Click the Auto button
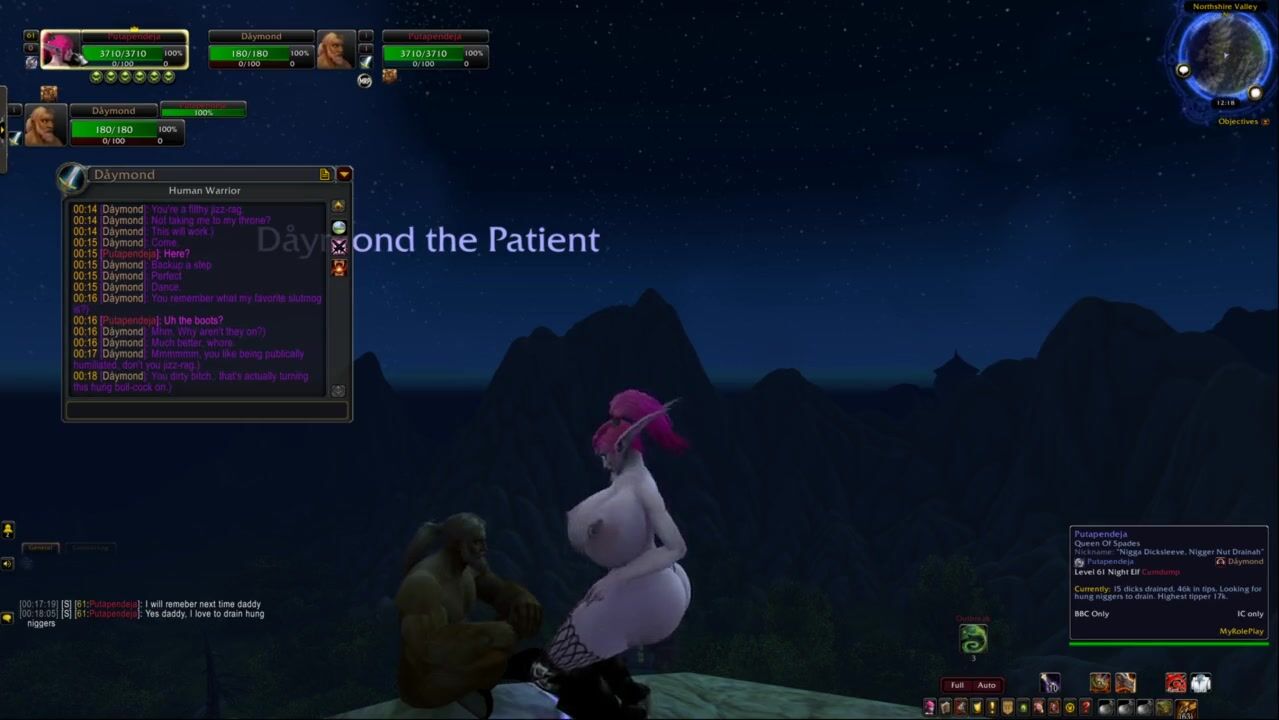The height and width of the screenshot is (720, 1279). (986, 685)
